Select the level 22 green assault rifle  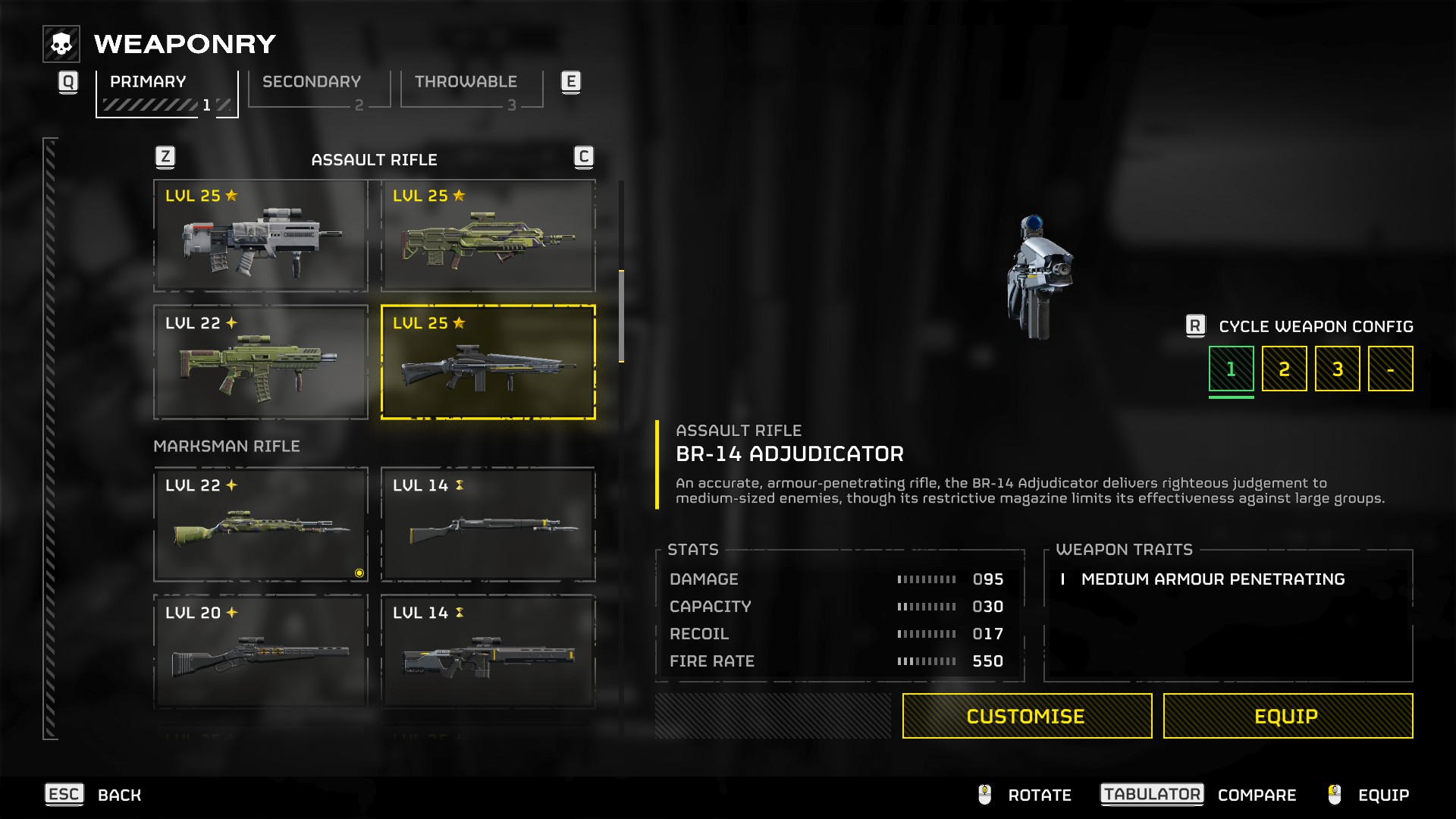tap(261, 362)
